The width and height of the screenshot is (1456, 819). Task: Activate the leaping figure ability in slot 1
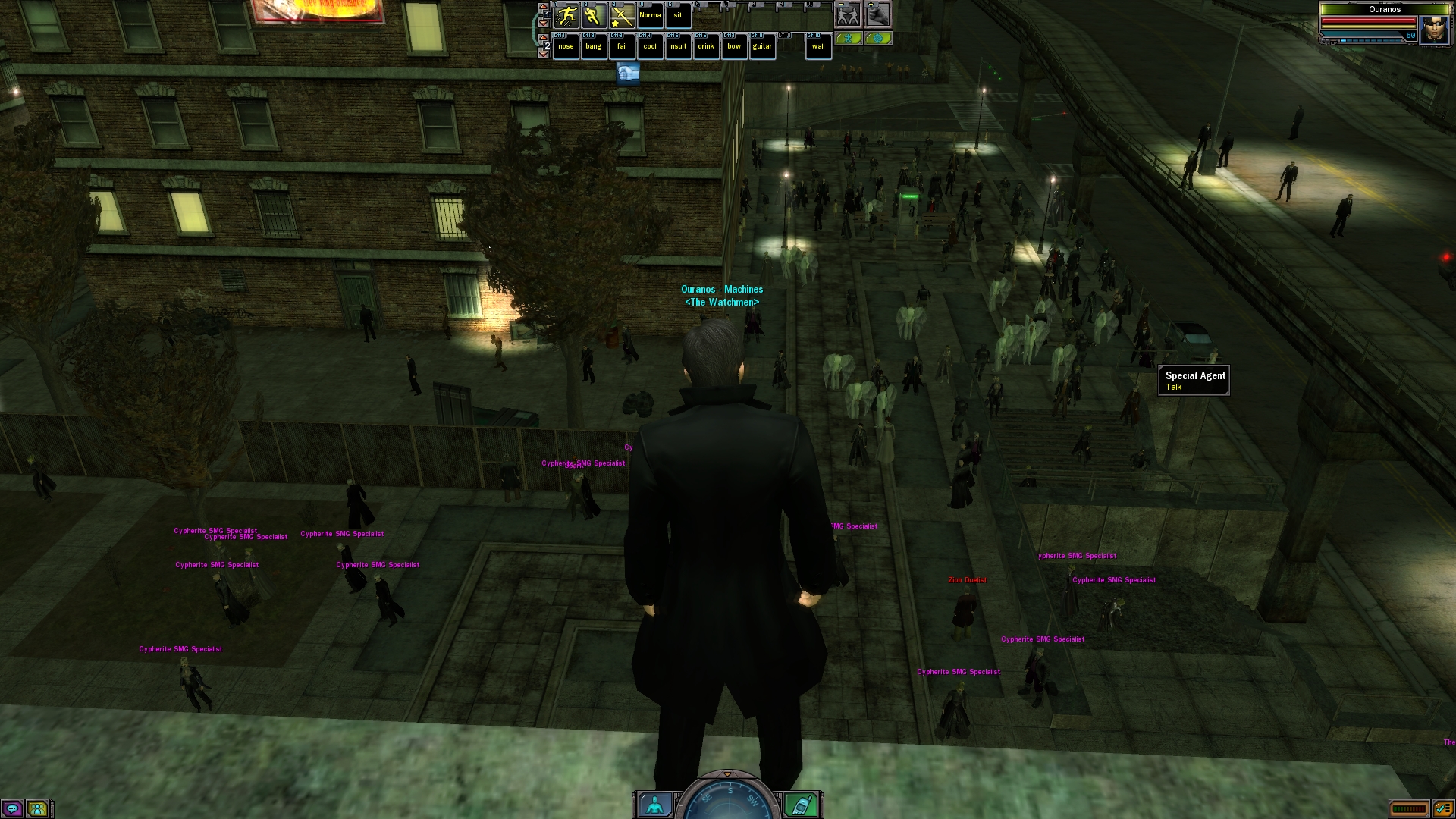(x=566, y=15)
